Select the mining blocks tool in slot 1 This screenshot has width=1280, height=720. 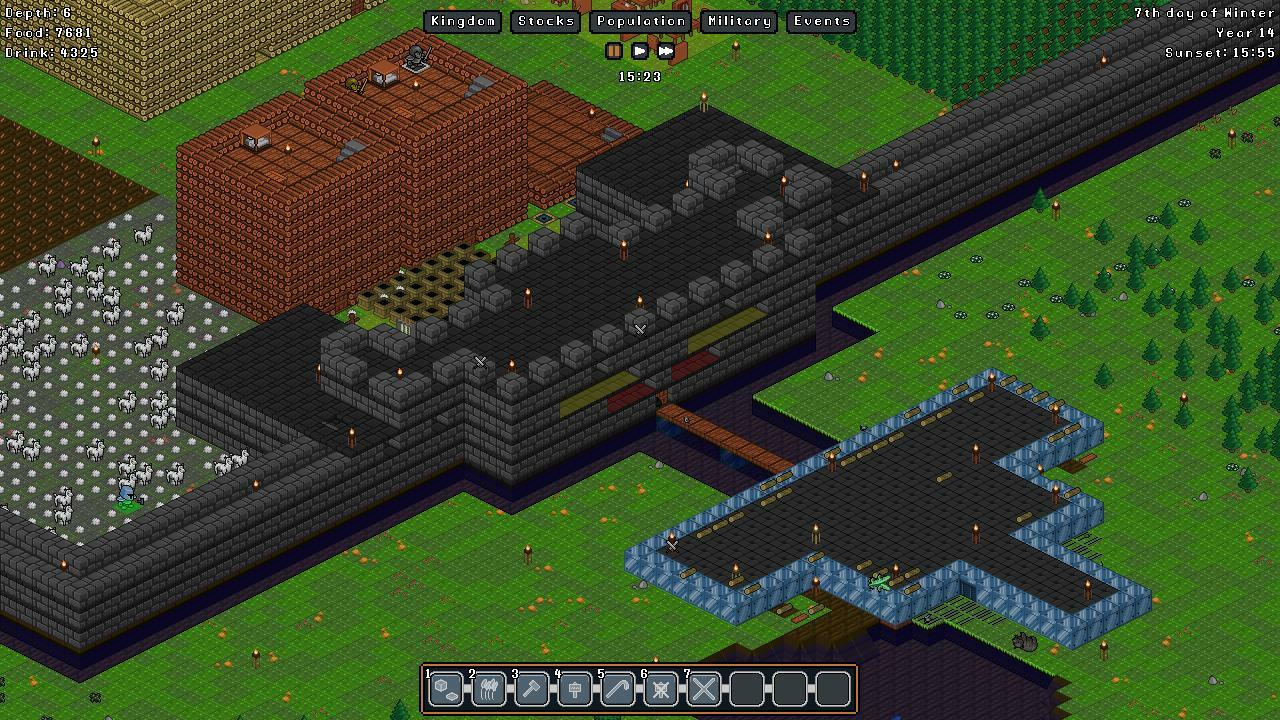pyautogui.click(x=445, y=689)
